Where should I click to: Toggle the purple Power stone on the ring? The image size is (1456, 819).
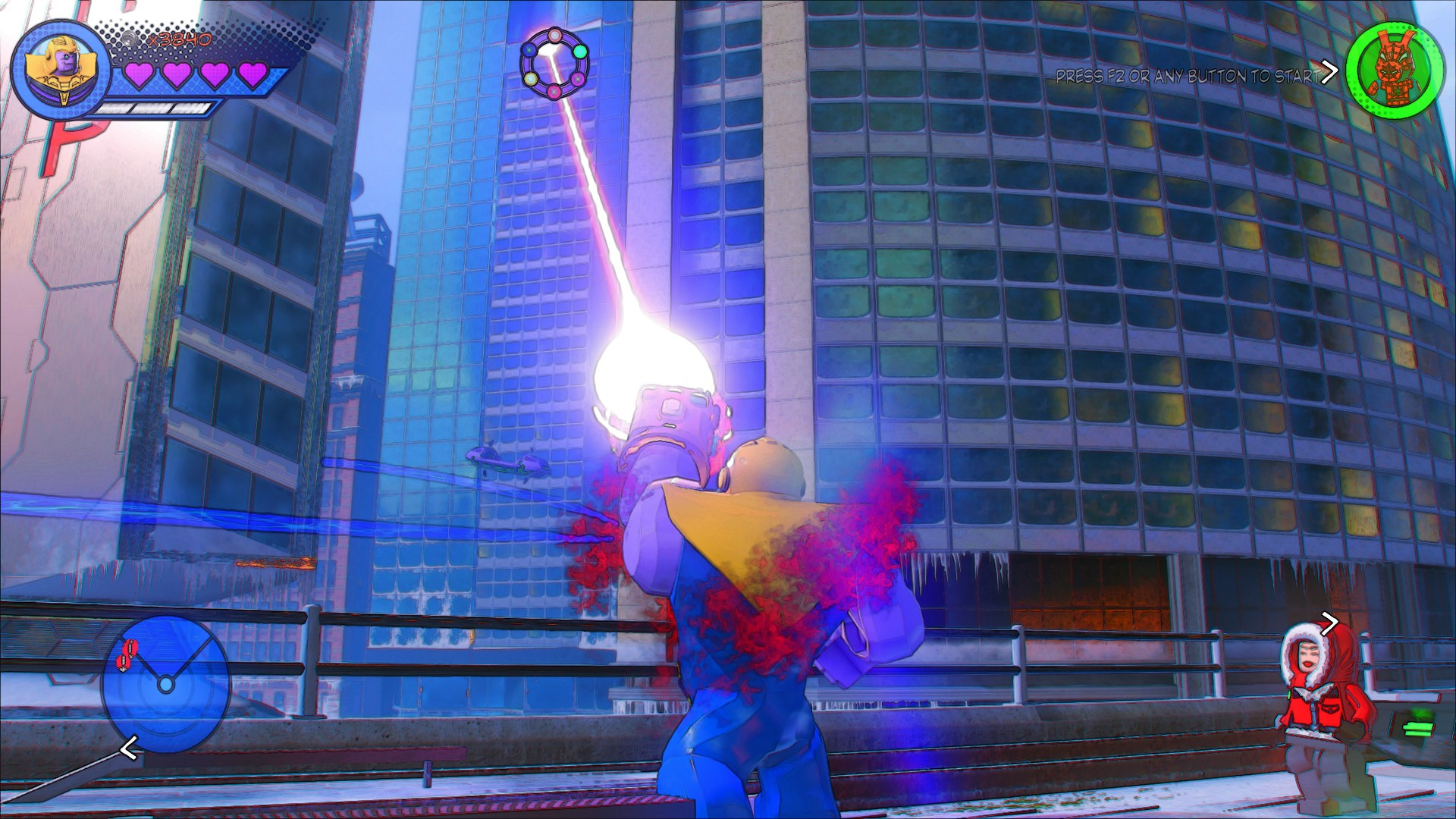(578, 79)
